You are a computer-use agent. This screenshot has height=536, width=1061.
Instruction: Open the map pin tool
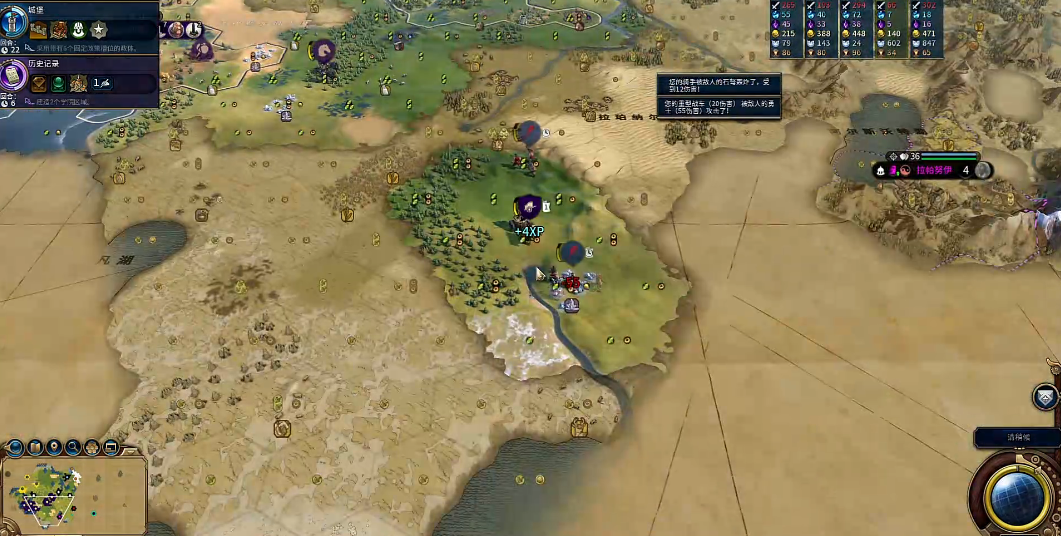pyautogui.click(x=54, y=447)
